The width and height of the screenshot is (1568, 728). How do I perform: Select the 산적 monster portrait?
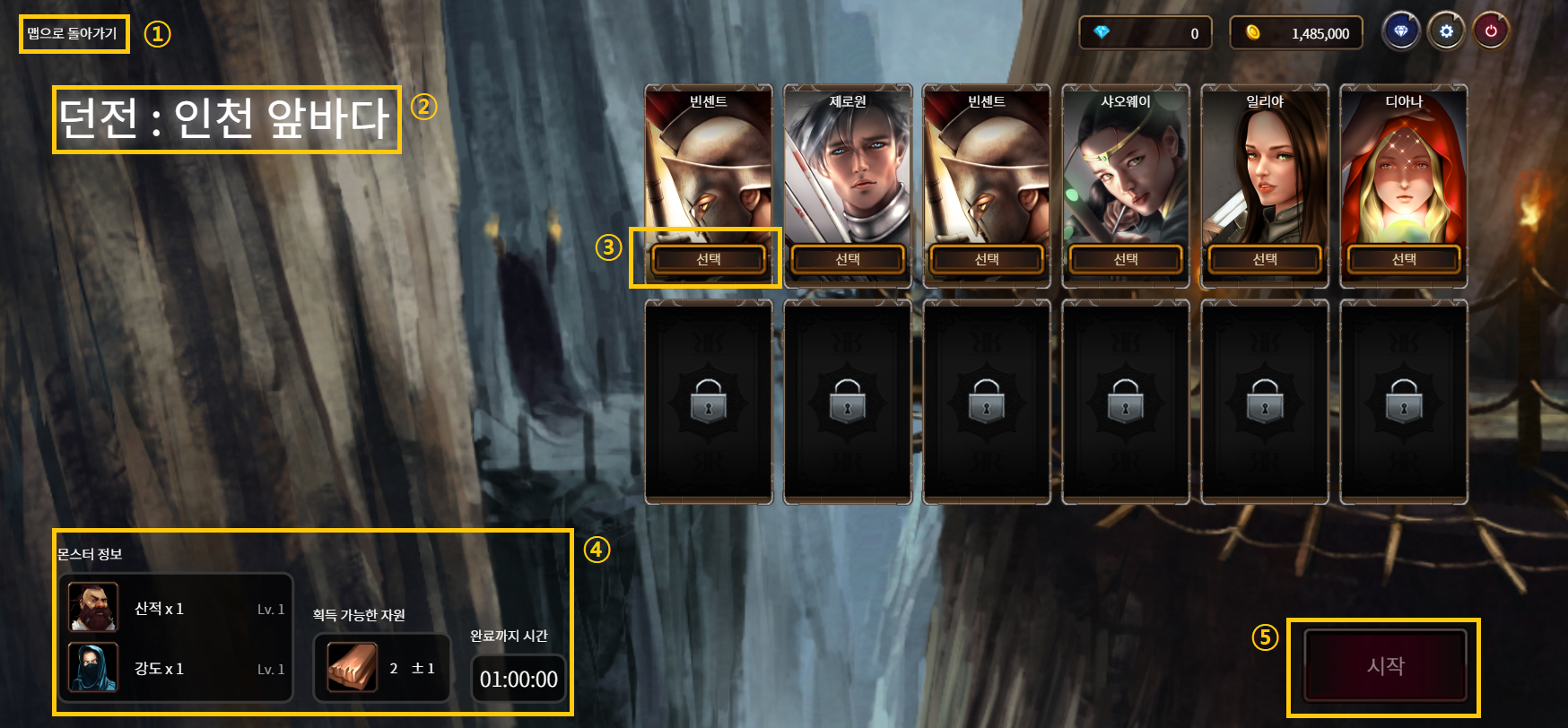(x=93, y=608)
